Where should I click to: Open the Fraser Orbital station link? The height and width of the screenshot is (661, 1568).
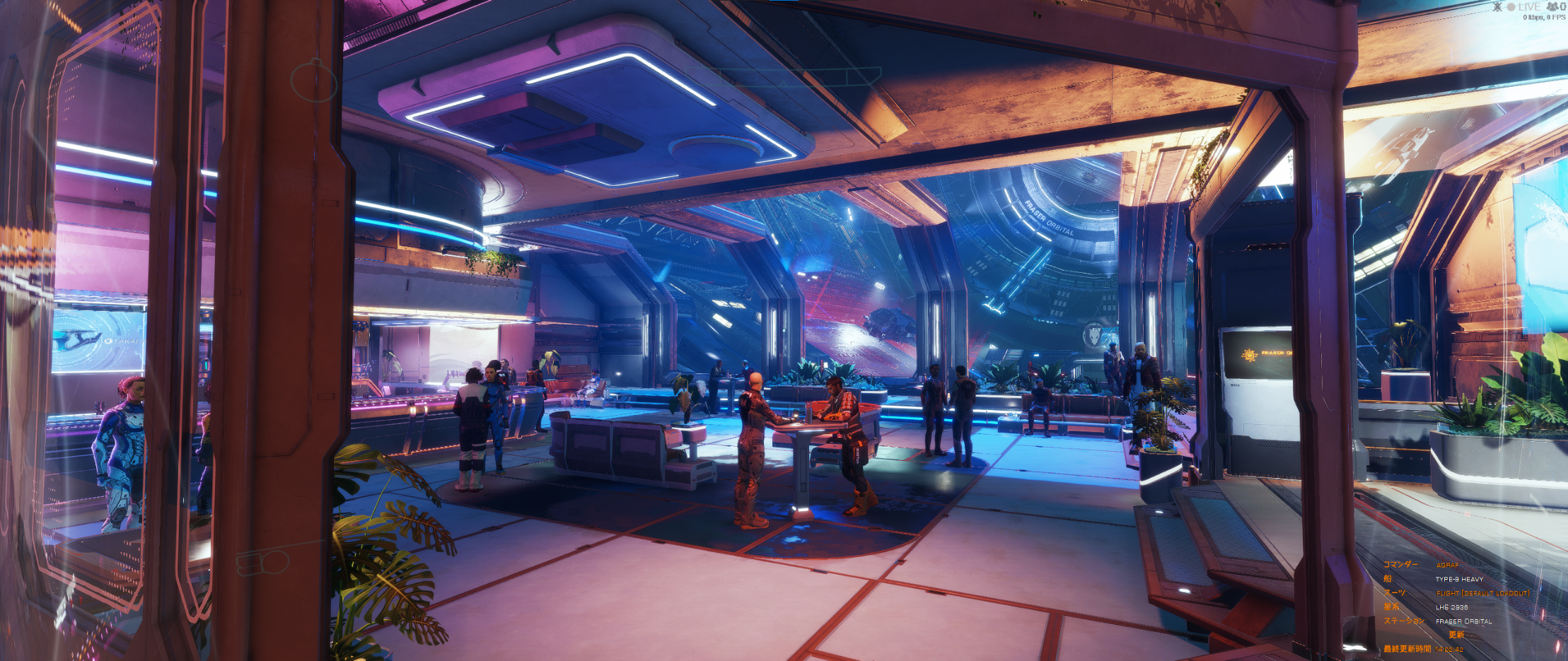tap(1463, 621)
